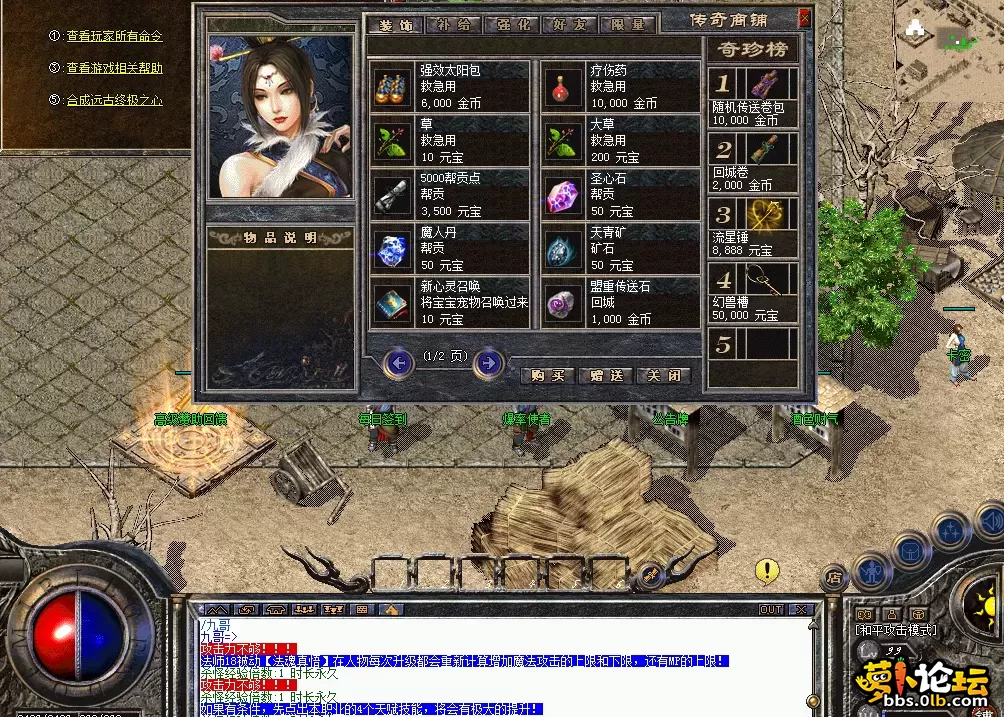
Task: Choose the 疗伤药 red potion
Action: click(x=620, y=87)
